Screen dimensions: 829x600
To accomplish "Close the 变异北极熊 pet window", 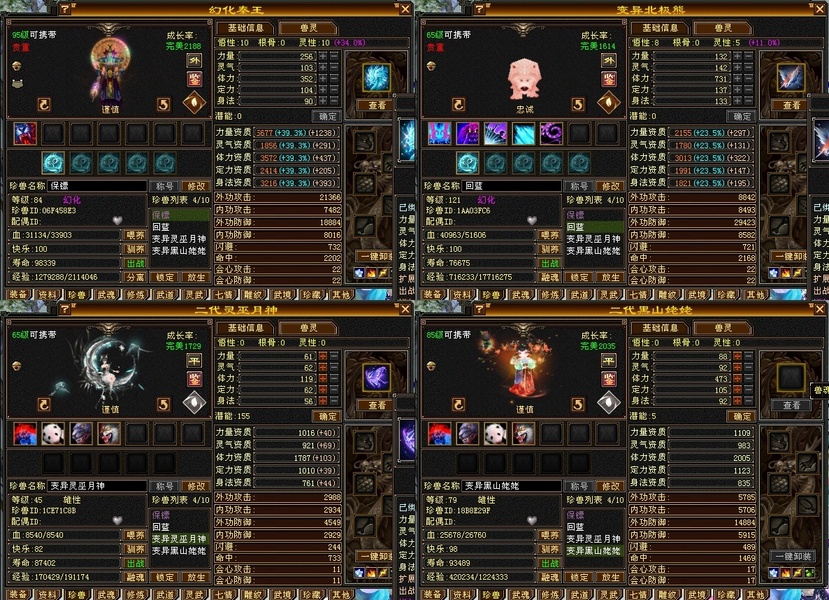I will point(819,9).
